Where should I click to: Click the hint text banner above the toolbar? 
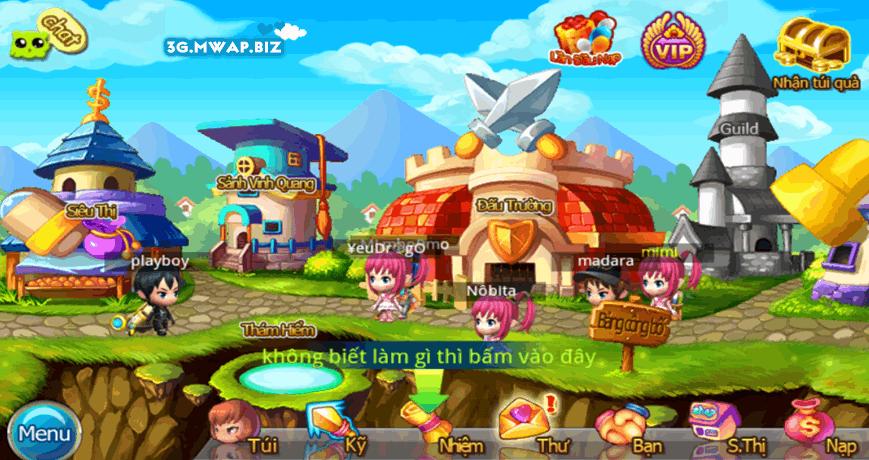coord(428,356)
